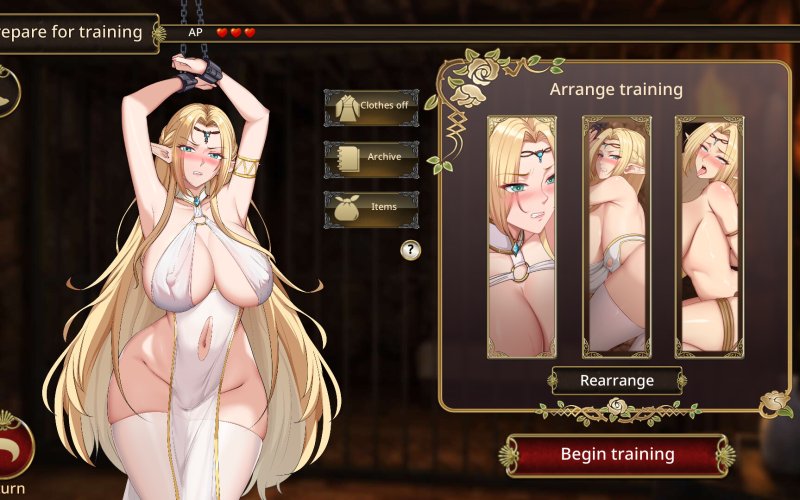Open the Items bag

(371, 208)
